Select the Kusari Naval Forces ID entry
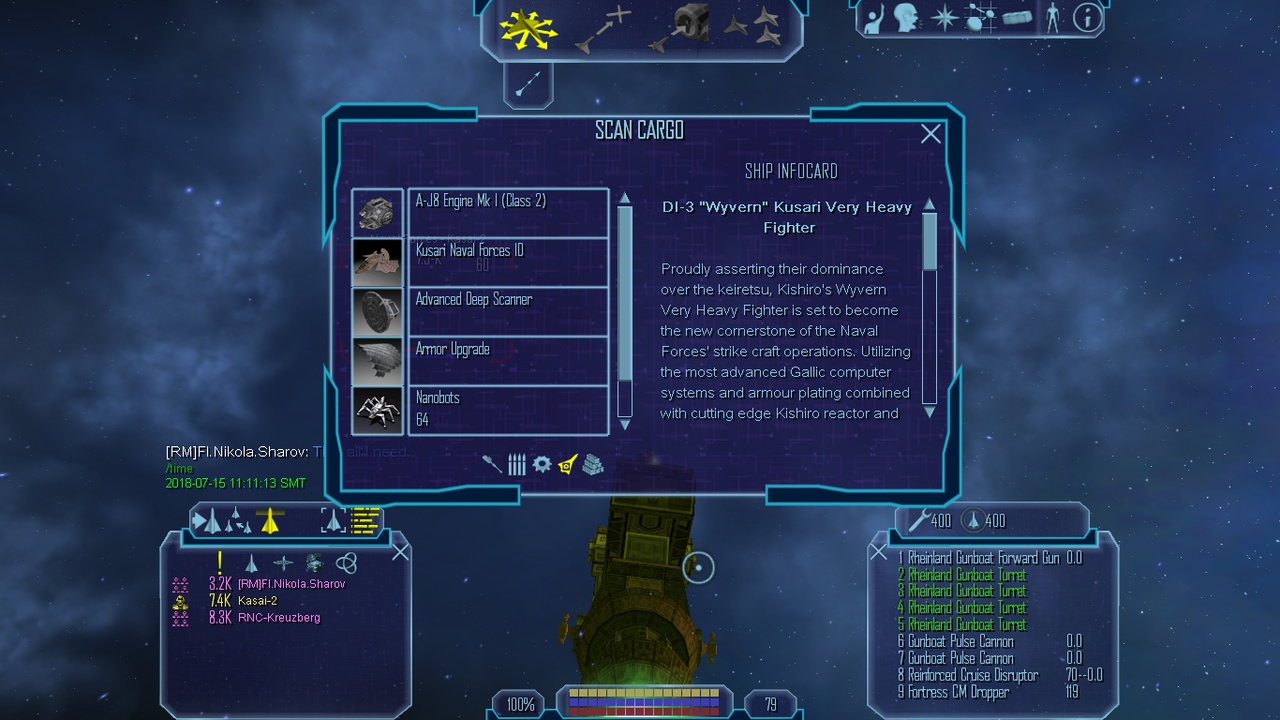 (507, 261)
